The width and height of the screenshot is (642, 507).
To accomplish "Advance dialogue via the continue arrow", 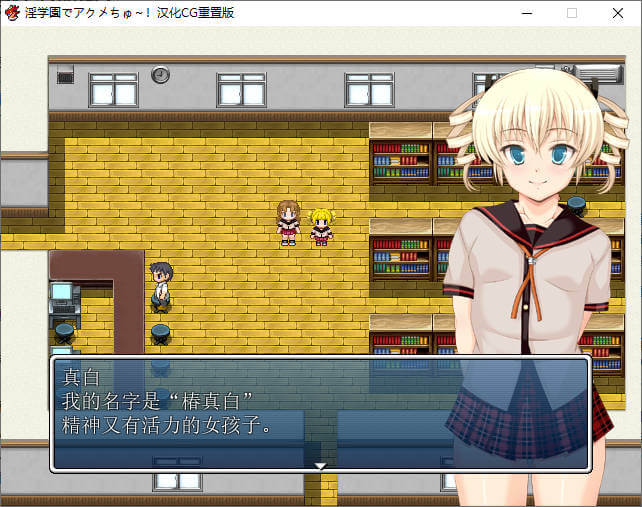I will 320,465.
